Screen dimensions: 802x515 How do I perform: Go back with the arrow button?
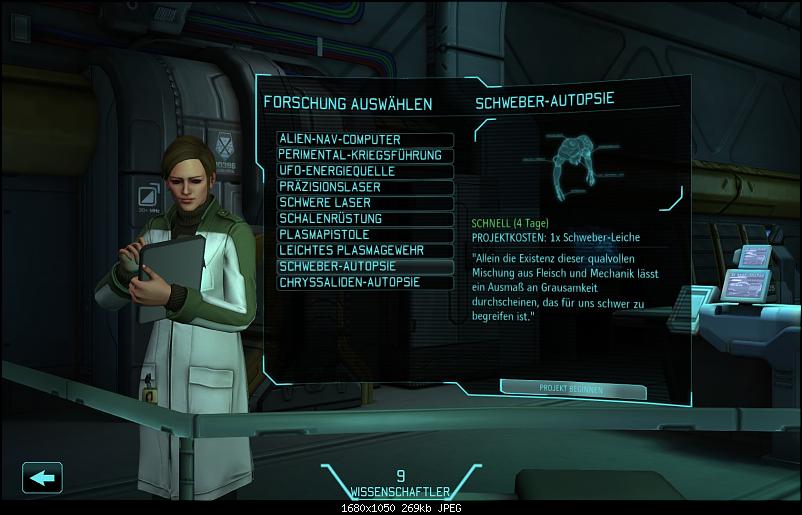pyautogui.click(x=42, y=478)
